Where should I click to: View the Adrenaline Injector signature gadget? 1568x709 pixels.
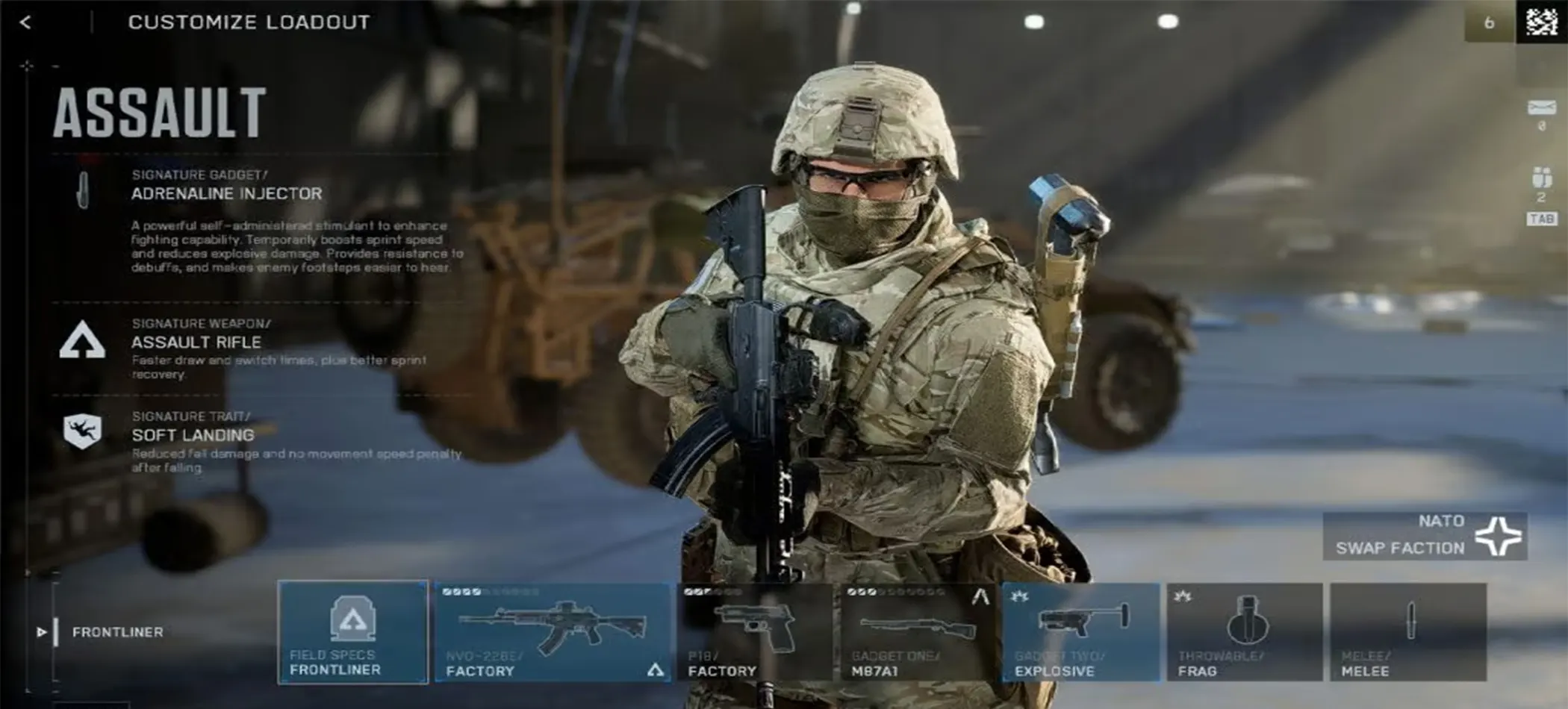tap(226, 193)
